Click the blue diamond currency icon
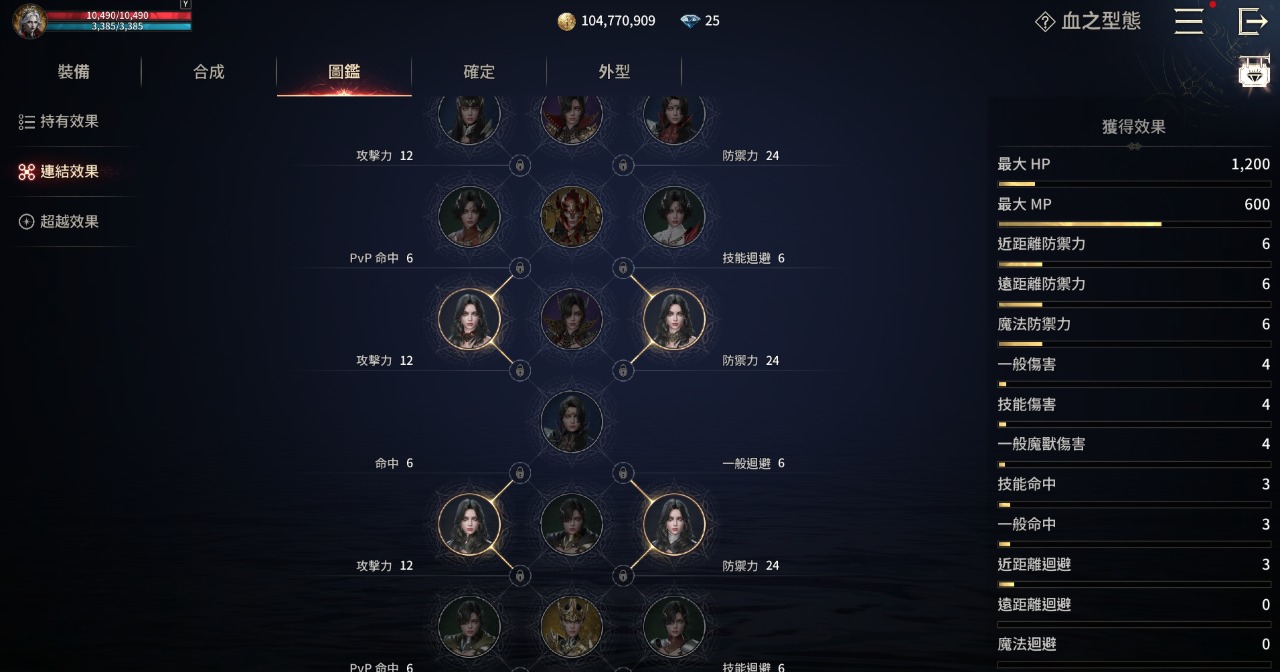The height and width of the screenshot is (672, 1280). click(690, 21)
